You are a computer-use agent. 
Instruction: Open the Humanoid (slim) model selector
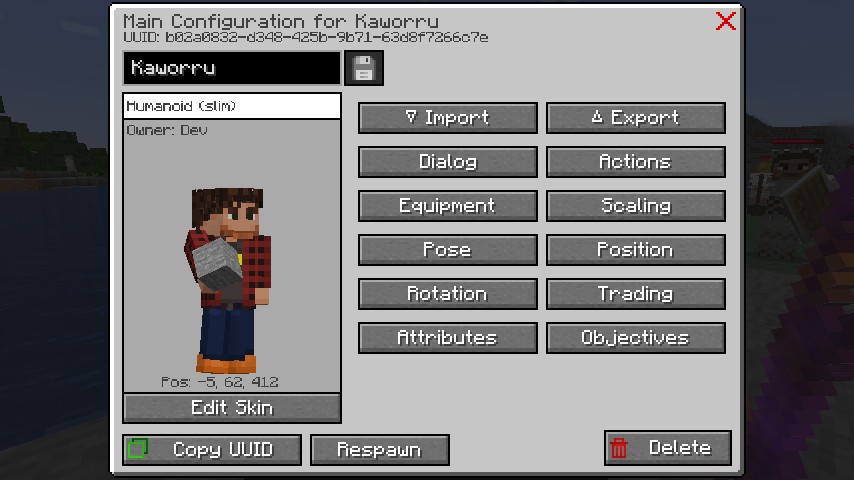click(231, 106)
